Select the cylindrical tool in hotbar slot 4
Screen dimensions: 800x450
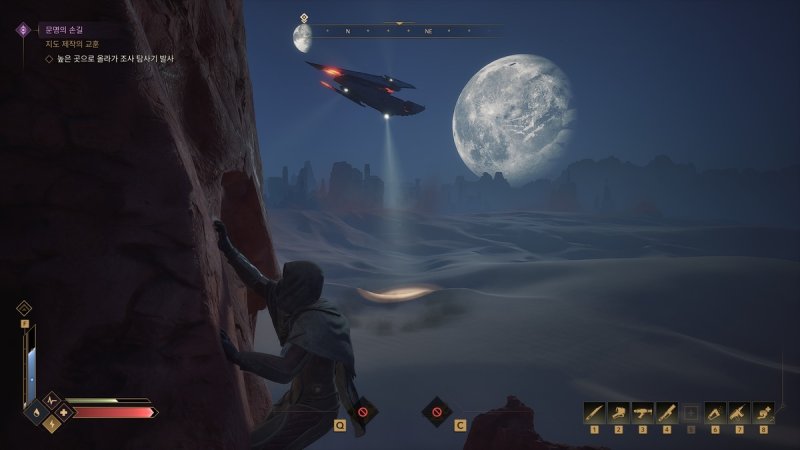(x=666, y=411)
